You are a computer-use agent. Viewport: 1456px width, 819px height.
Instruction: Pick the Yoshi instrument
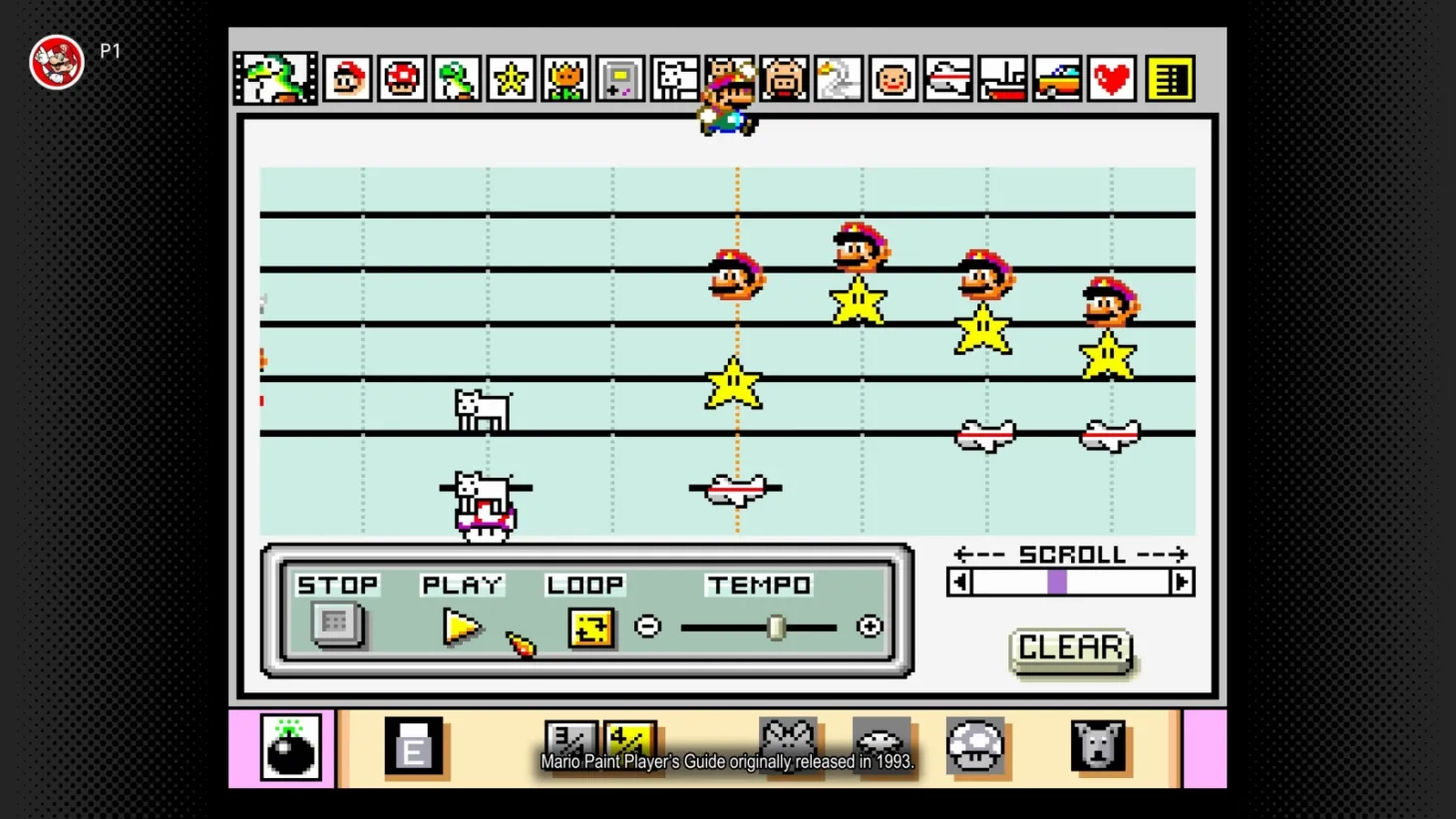(456, 79)
